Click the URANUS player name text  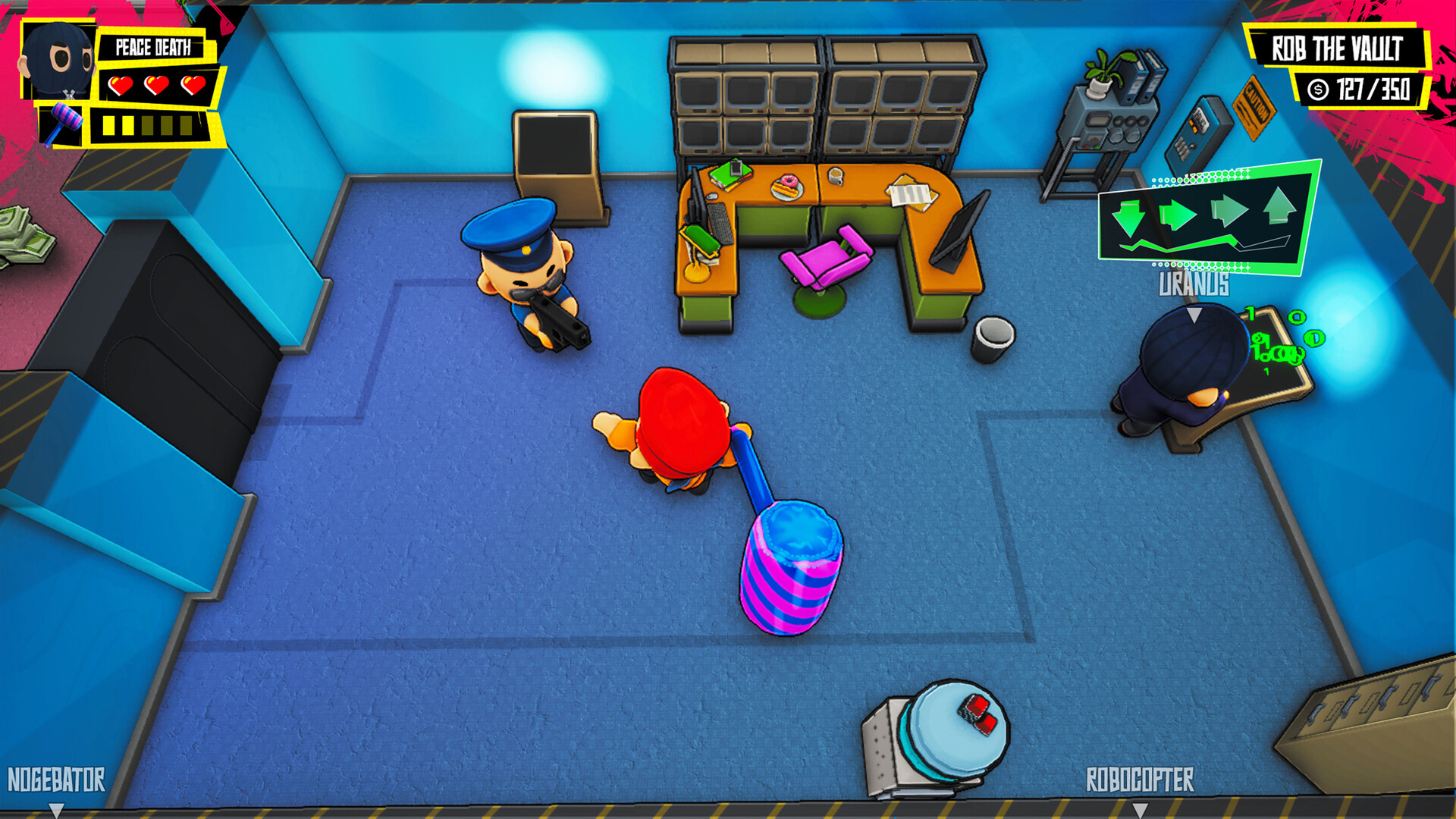point(1194,287)
